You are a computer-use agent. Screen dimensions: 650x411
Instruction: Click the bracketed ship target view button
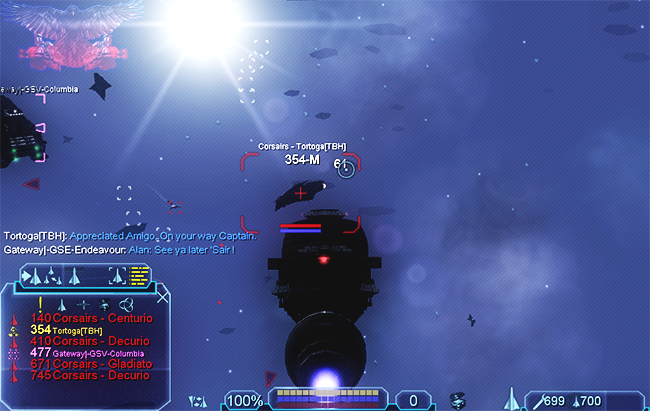click(118, 274)
